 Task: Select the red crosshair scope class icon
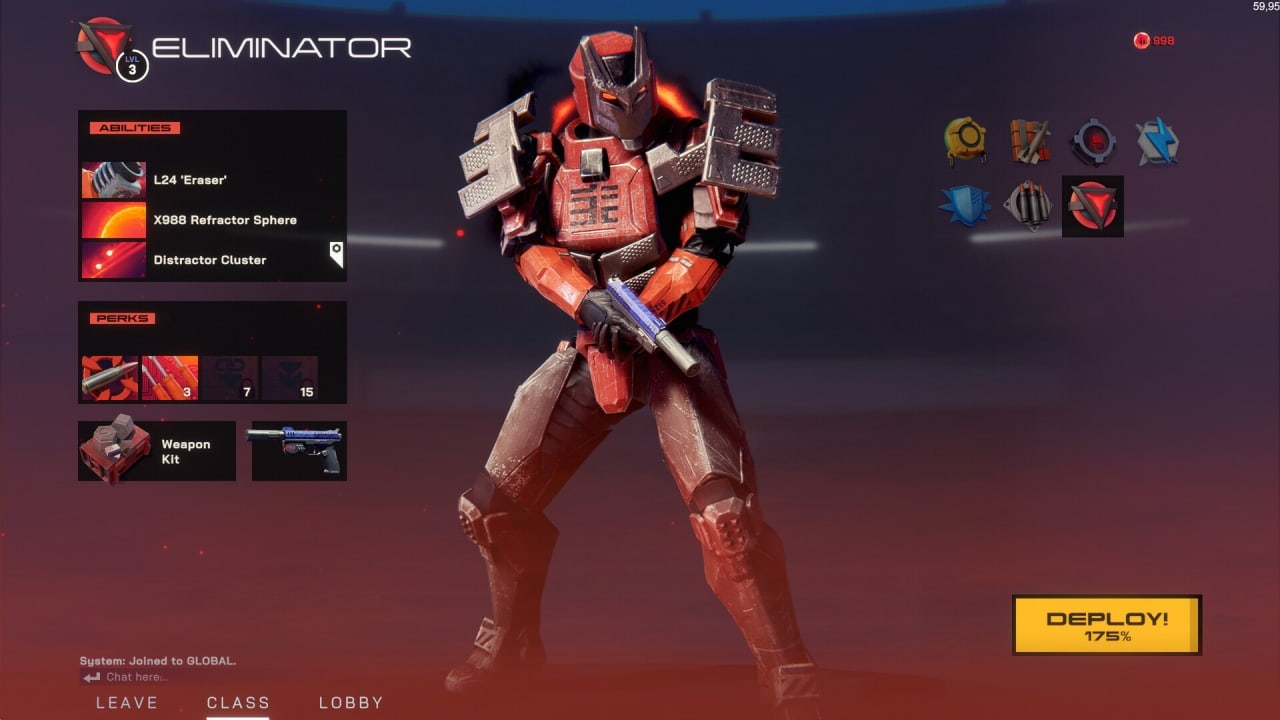(1093, 142)
